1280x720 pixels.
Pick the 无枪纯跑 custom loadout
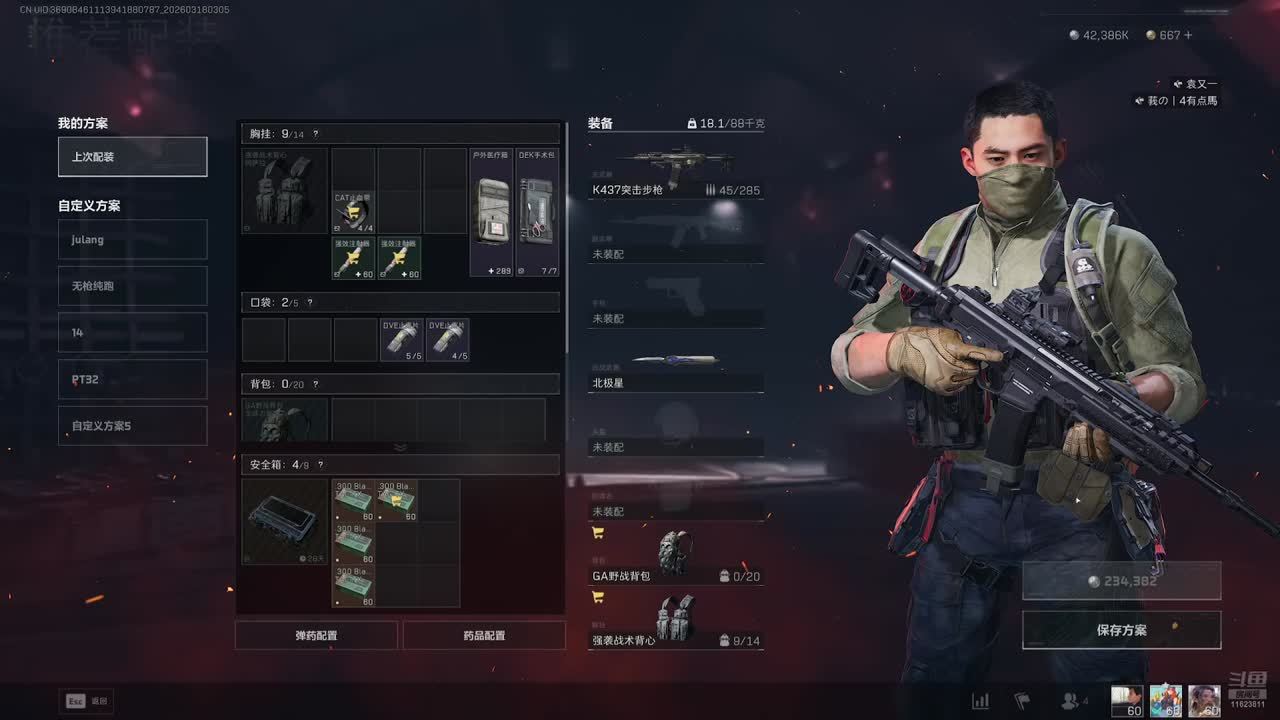[132, 286]
